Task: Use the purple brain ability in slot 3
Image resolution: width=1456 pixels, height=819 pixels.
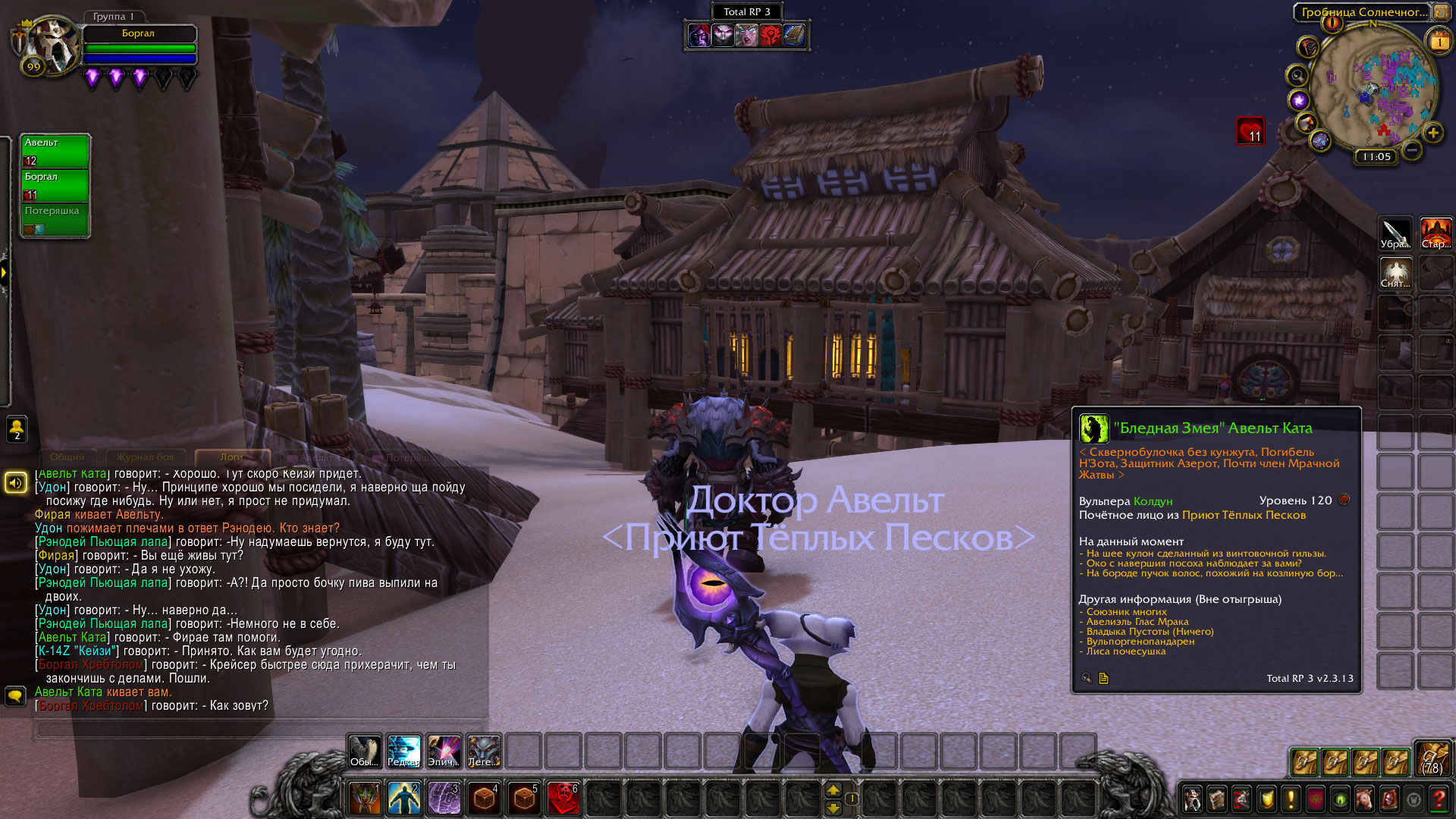Action: coord(444,799)
